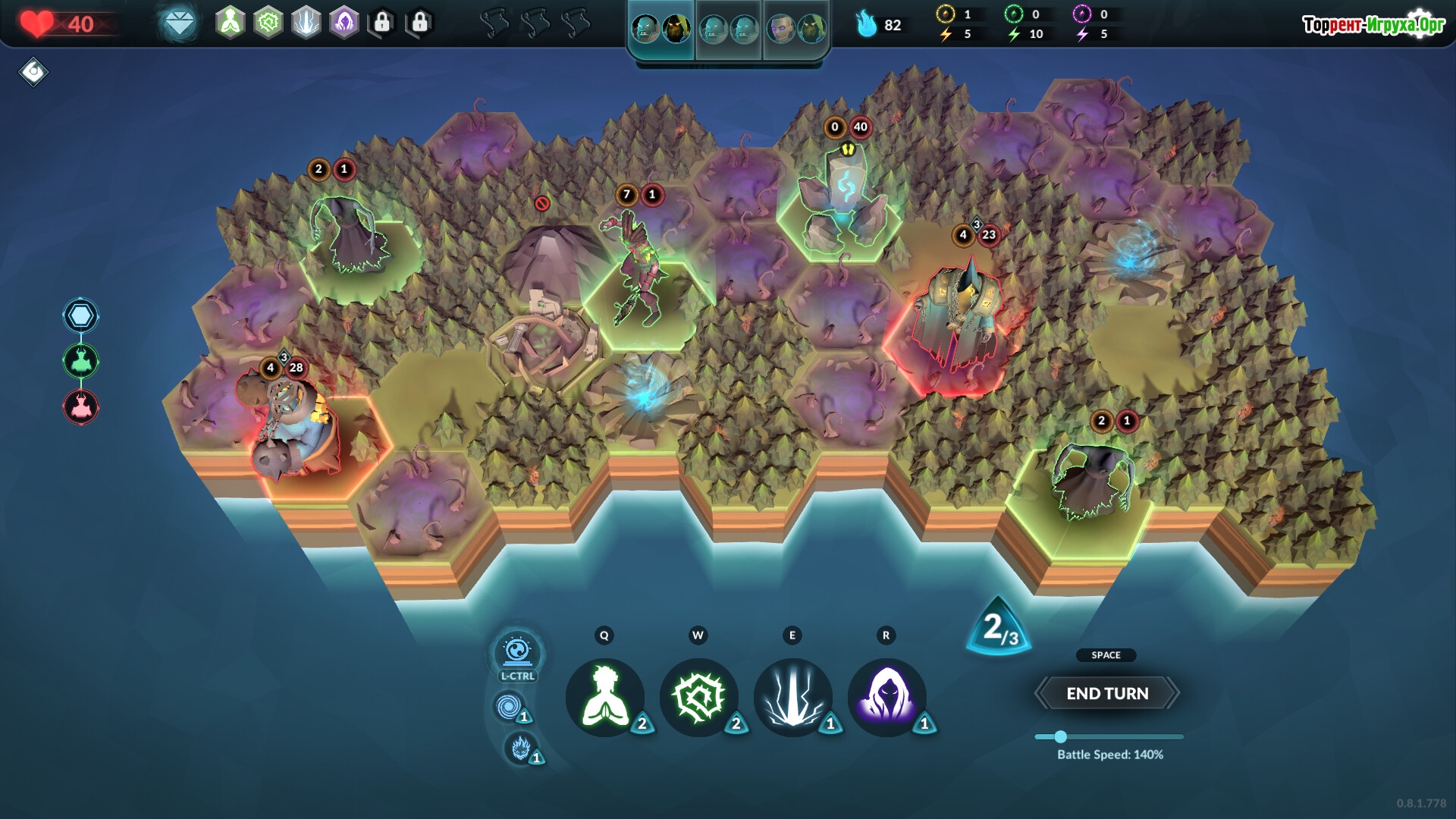Cast the white lightning strike ability in the bottom bar

[793, 697]
